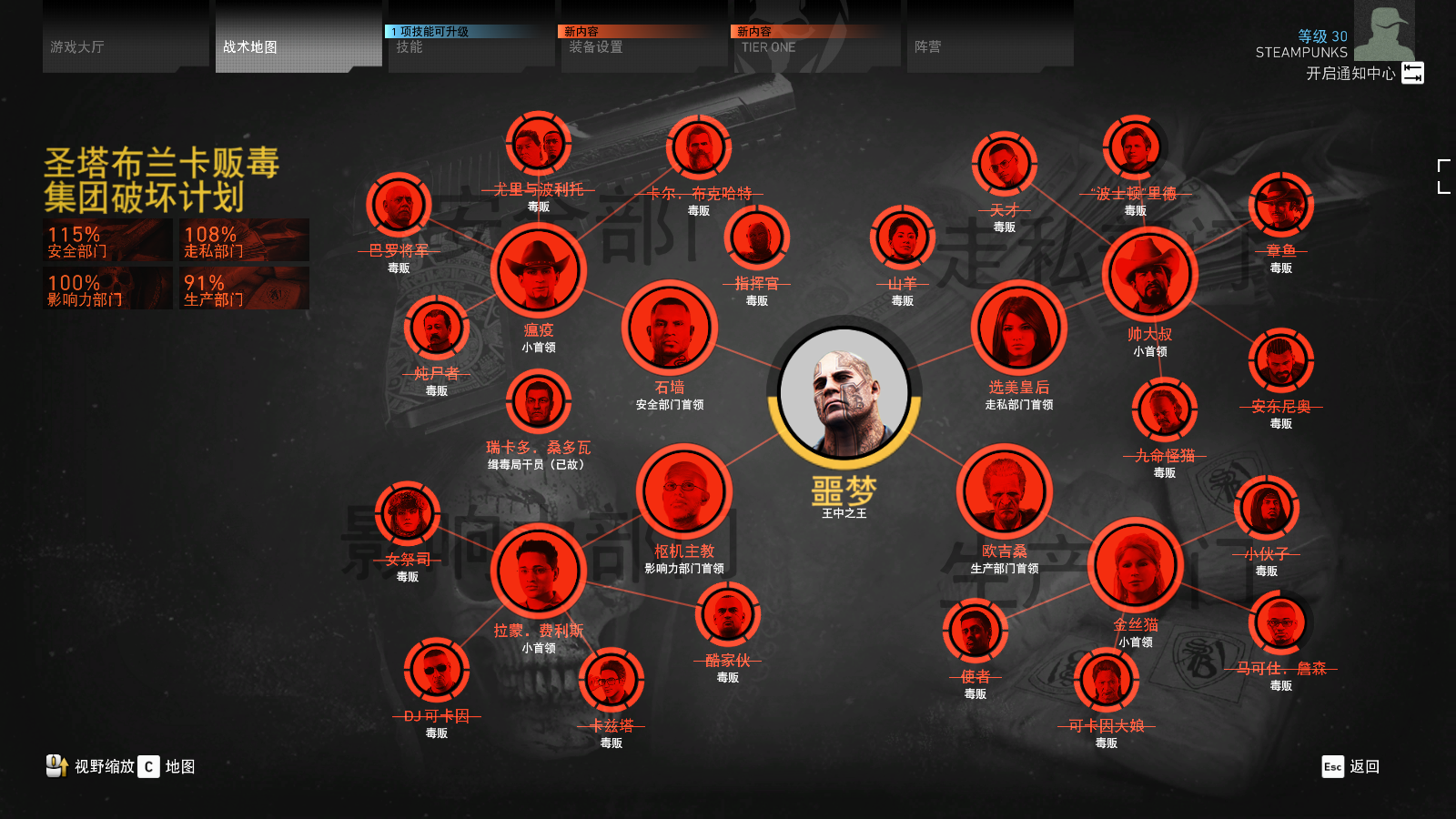
Task: Select the 选美皇后 smuggling chief portrait
Action: 1018,329
